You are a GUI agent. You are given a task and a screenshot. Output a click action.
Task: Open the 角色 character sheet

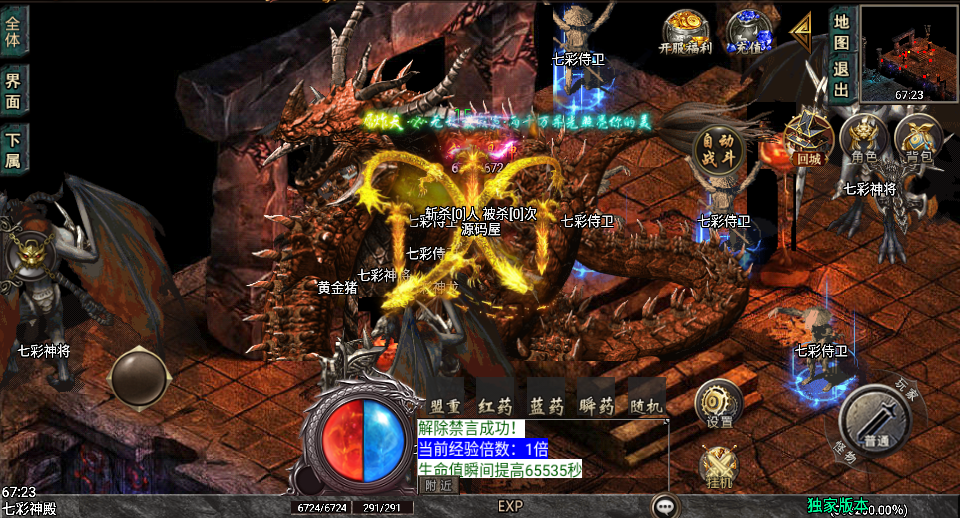click(x=863, y=138)
